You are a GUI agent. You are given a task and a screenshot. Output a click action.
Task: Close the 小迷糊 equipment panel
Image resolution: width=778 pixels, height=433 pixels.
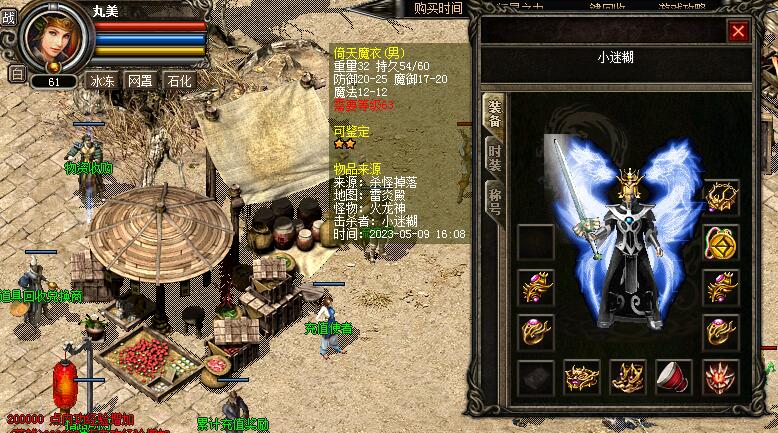pyautogui.click(x=738, y=31)
